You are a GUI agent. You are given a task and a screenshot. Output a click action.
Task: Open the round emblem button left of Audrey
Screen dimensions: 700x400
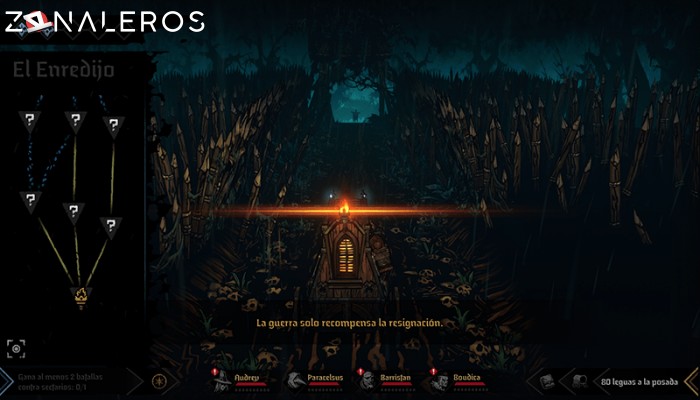click(x=158, y=381)
